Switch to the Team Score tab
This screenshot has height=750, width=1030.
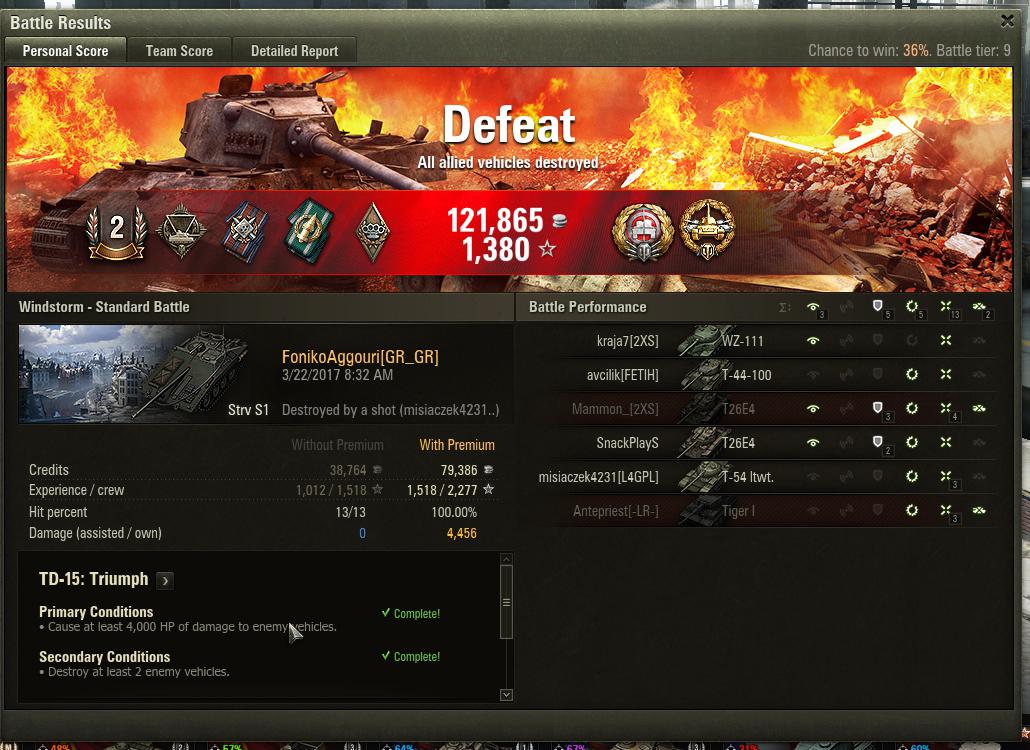(179, 51)
